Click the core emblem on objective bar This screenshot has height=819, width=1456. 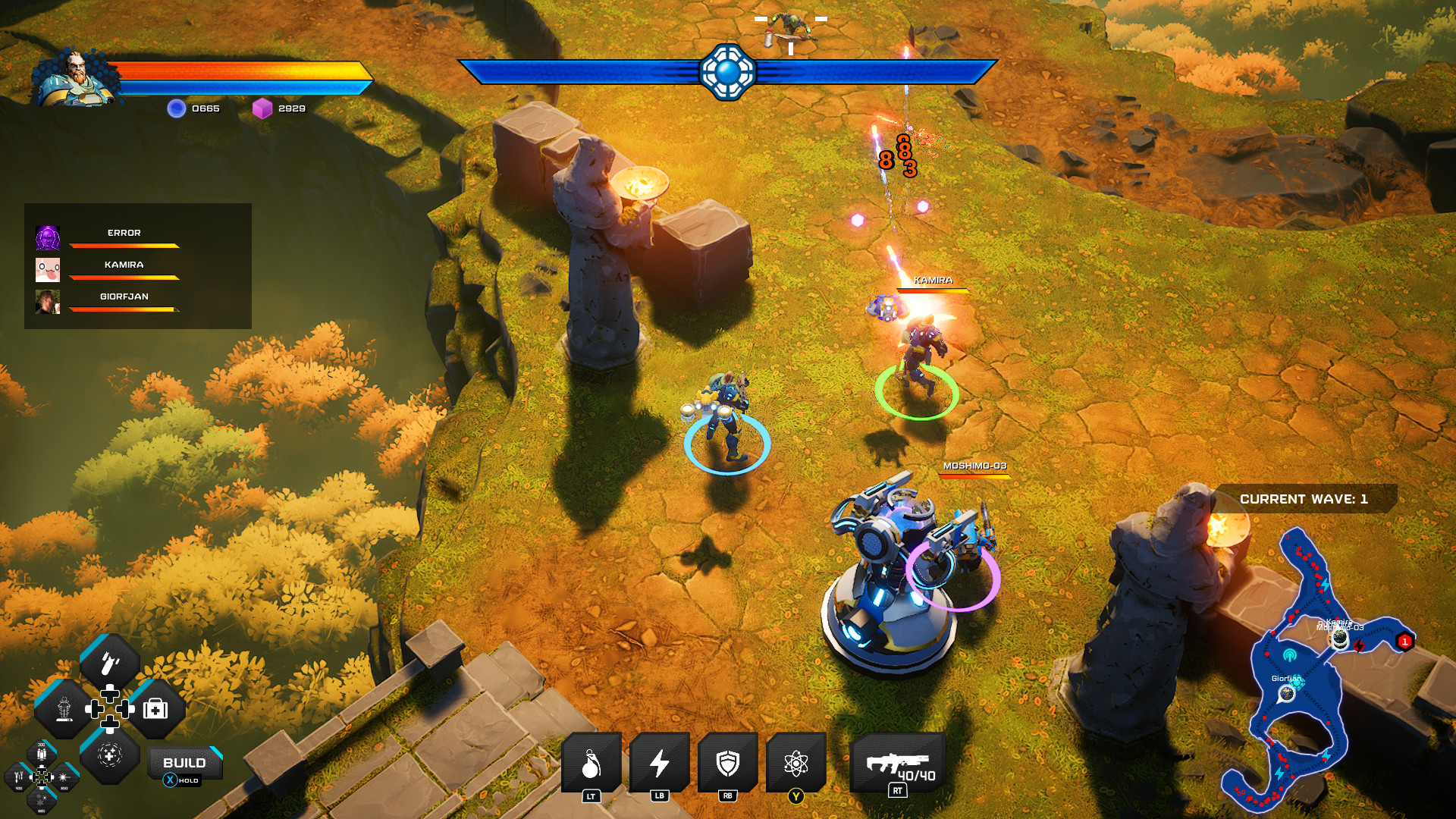coord(727,72)
